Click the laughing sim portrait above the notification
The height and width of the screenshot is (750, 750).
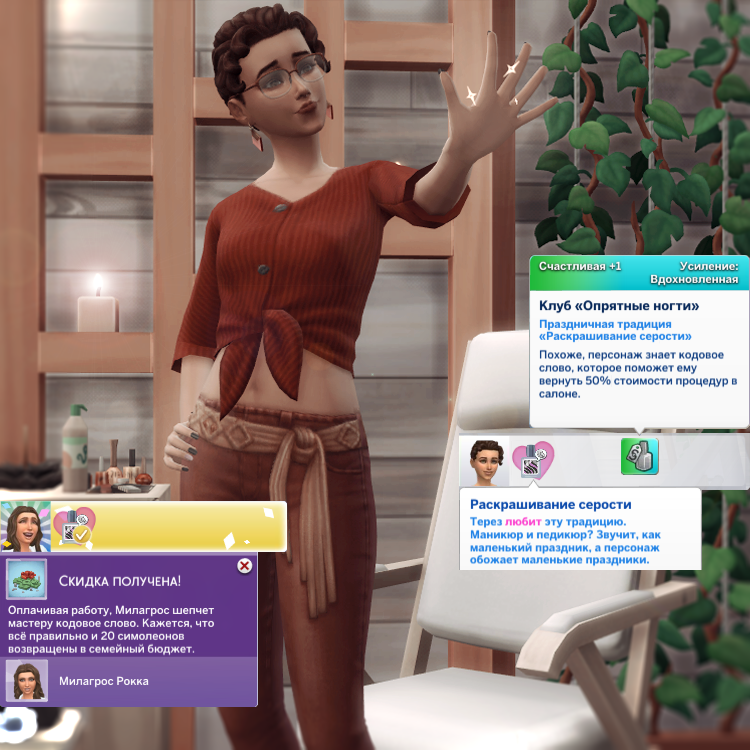(25, 526)
